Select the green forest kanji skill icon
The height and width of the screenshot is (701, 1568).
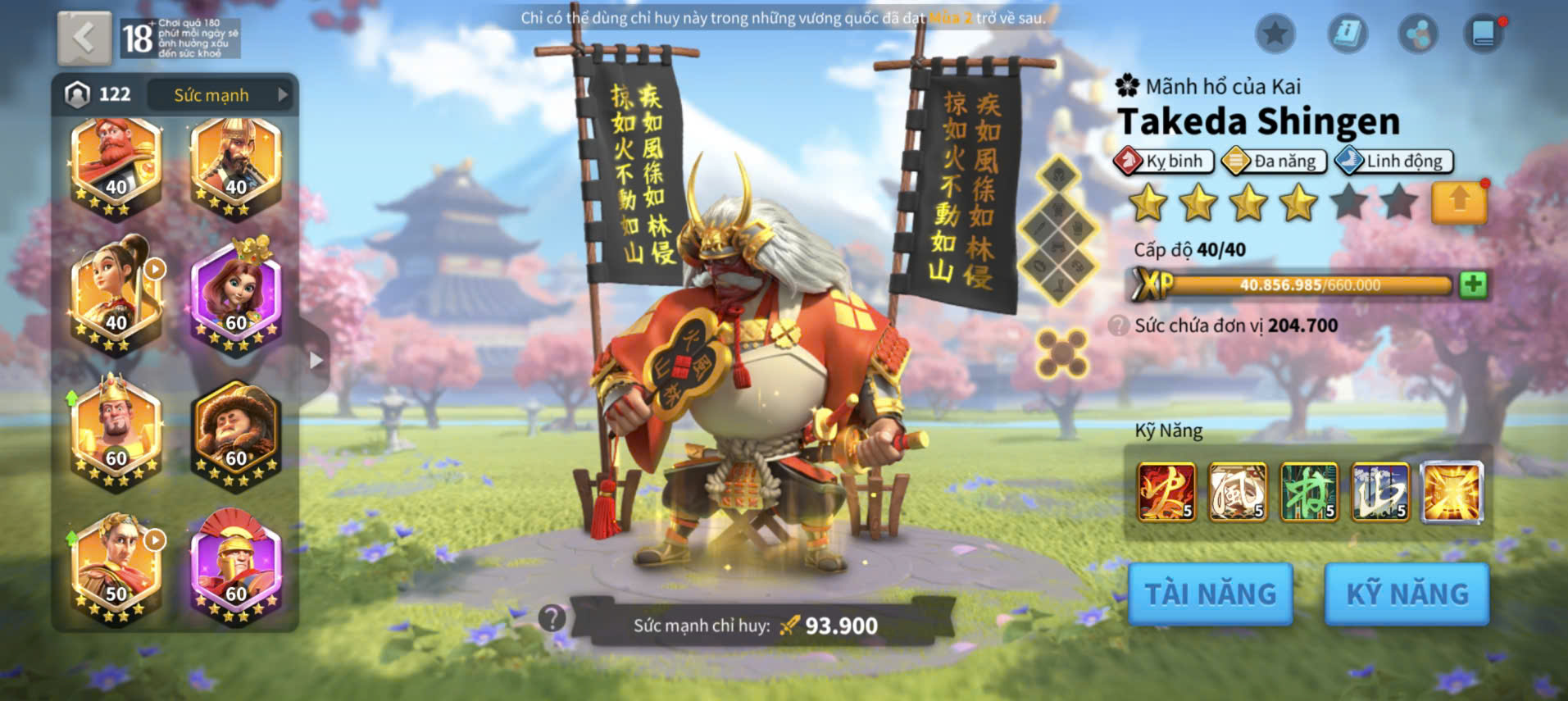point(1309,492)
